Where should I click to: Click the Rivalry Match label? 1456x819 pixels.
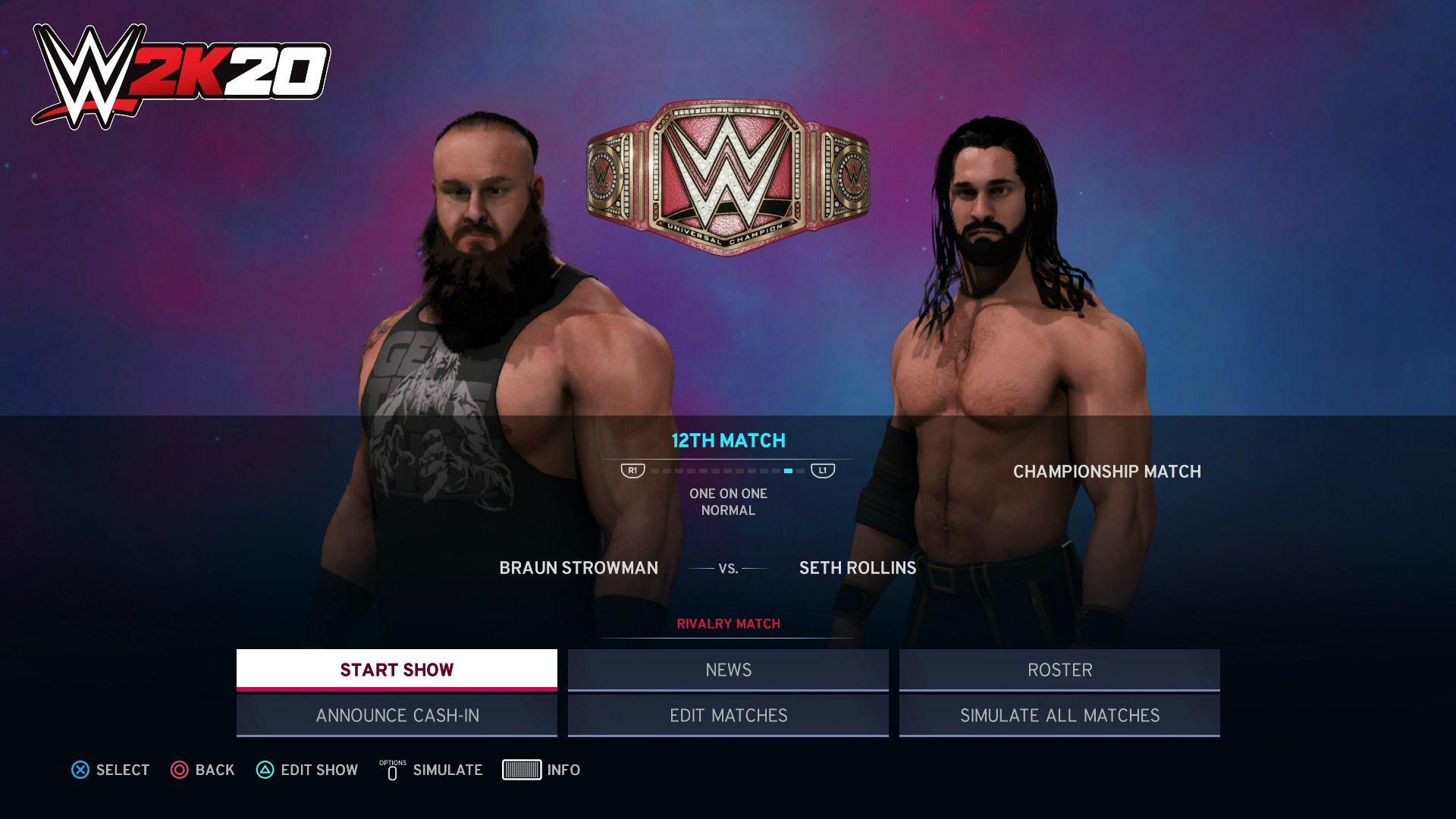728,623
